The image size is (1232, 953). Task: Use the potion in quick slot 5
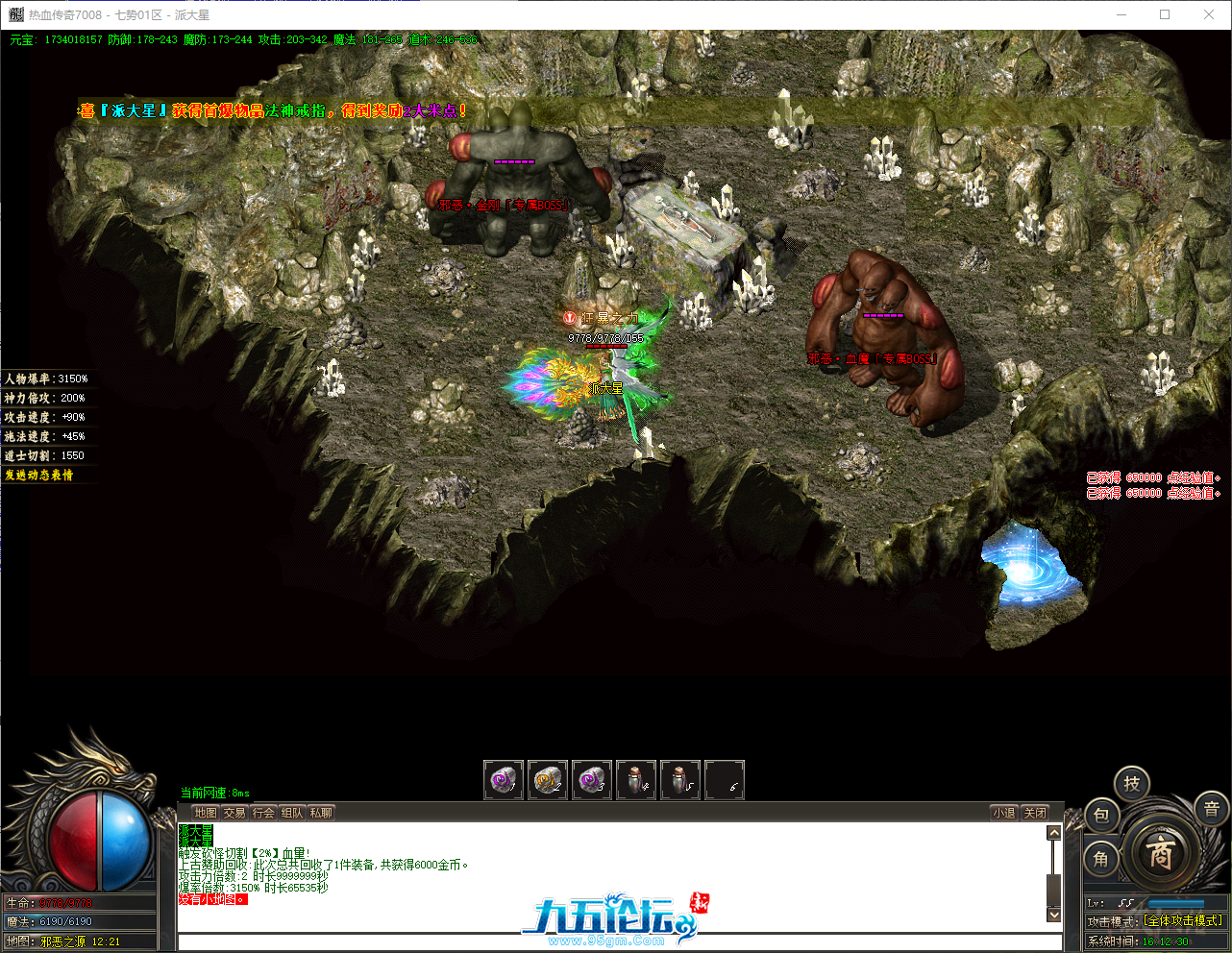click(x=680, y=780)
